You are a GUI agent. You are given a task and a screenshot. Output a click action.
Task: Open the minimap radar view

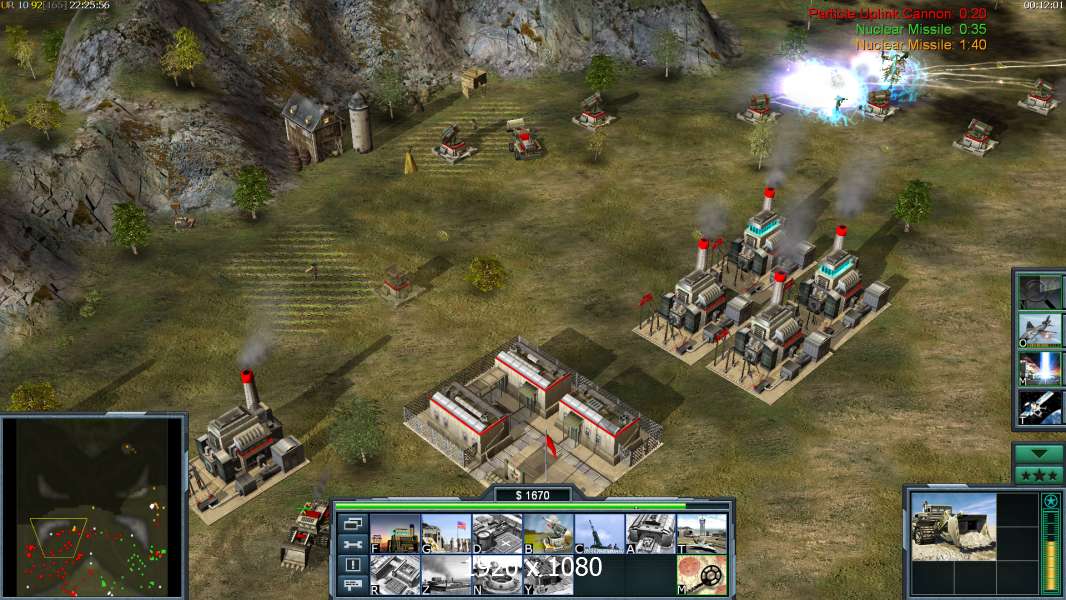[93, 506]
